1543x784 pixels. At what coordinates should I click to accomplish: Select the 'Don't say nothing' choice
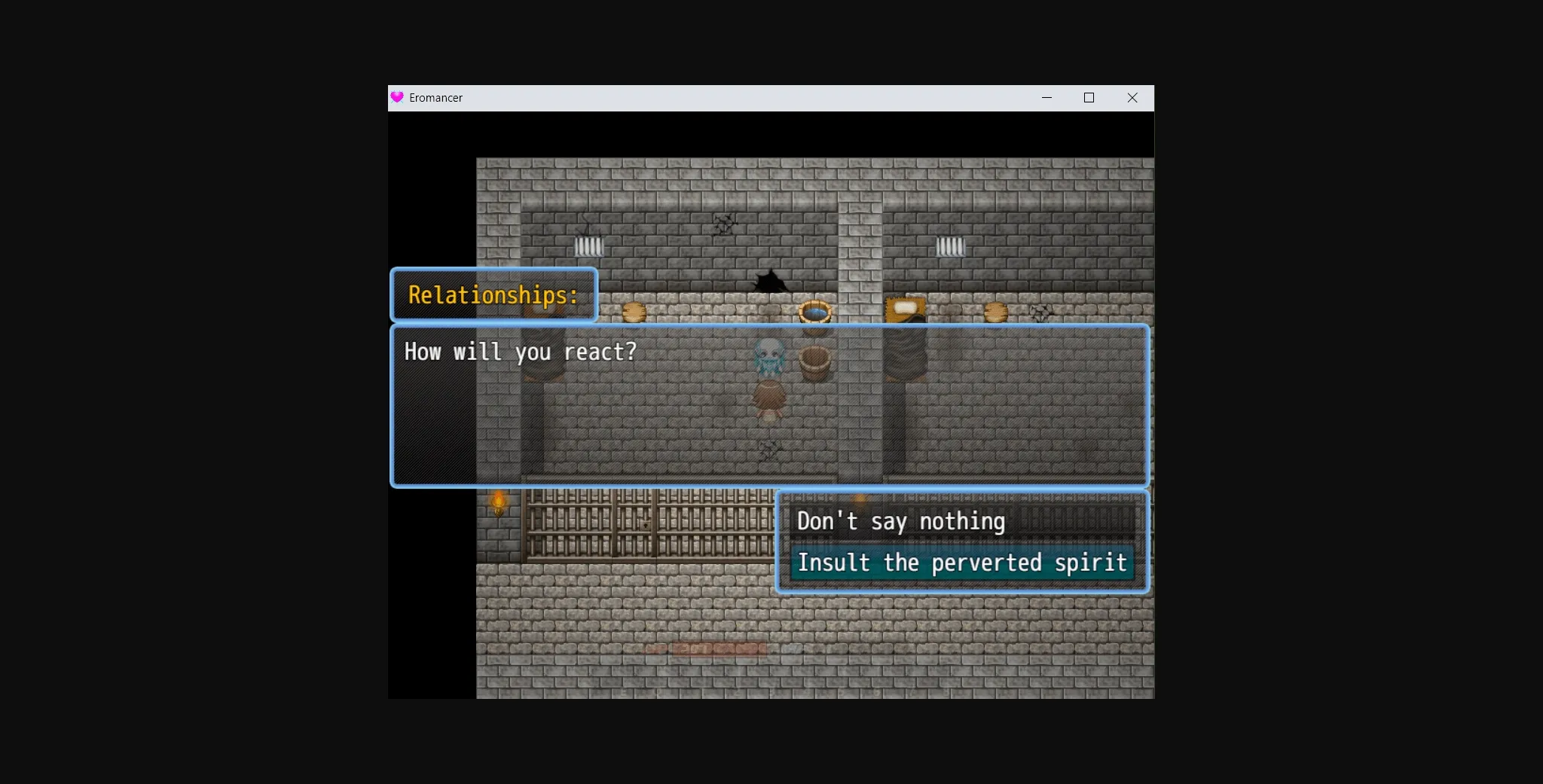pyautogui.click(x=901, y=520)
